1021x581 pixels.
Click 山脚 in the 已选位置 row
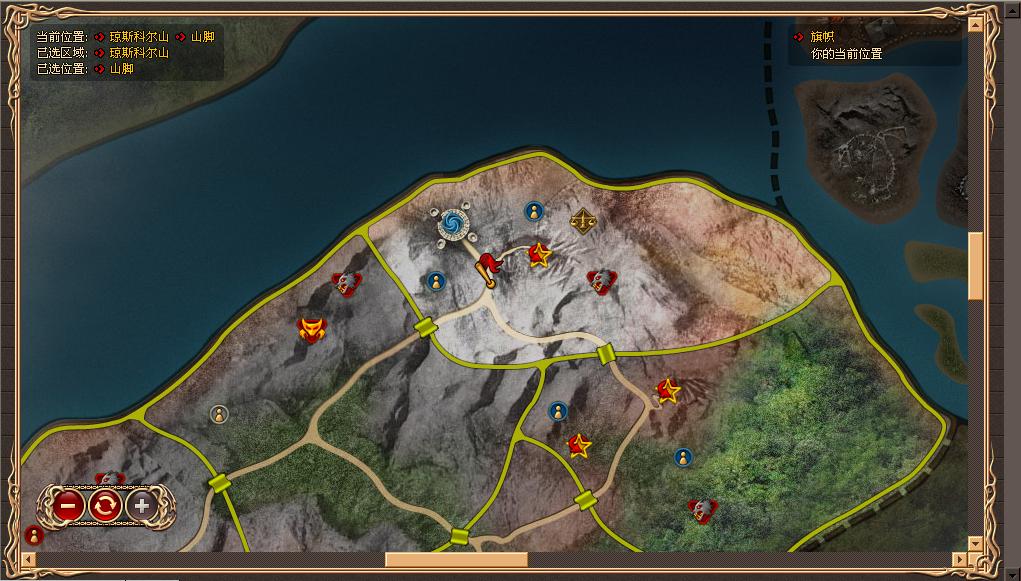coord(121,69)
